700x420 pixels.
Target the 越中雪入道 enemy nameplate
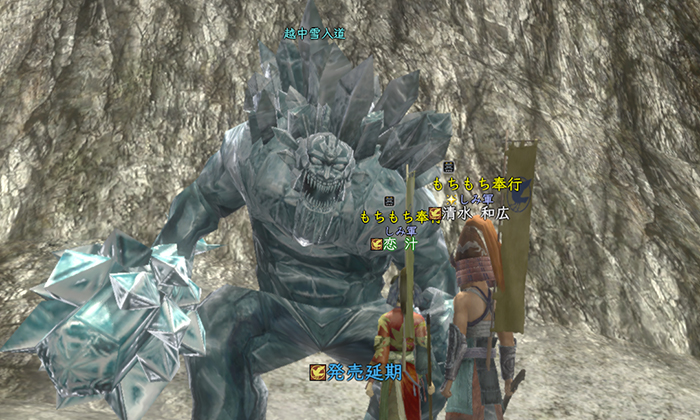[x=314, y=33]
